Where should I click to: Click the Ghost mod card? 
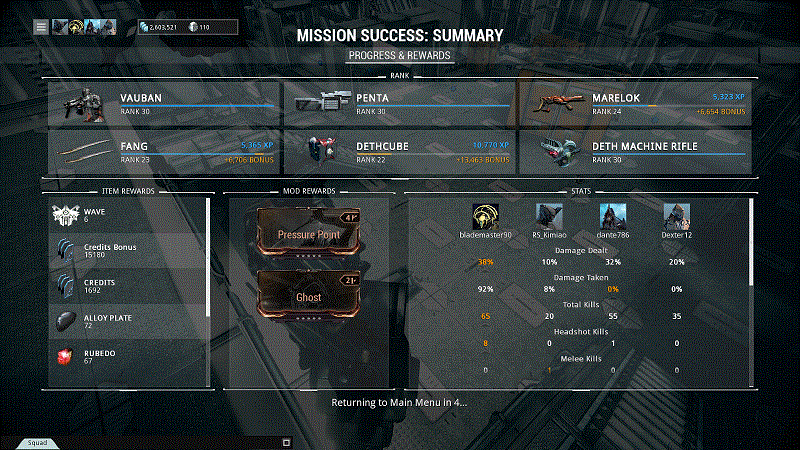coord(309,295)
